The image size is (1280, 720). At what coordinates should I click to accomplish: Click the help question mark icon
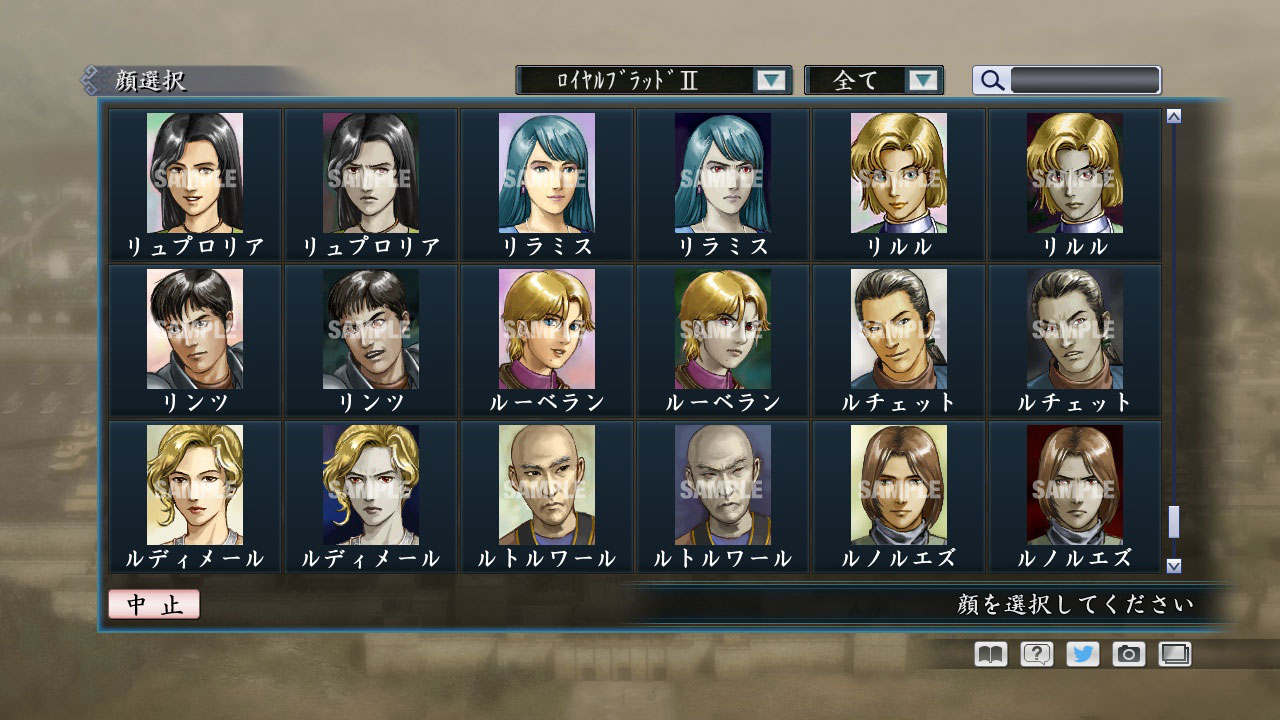(1036, 654)
